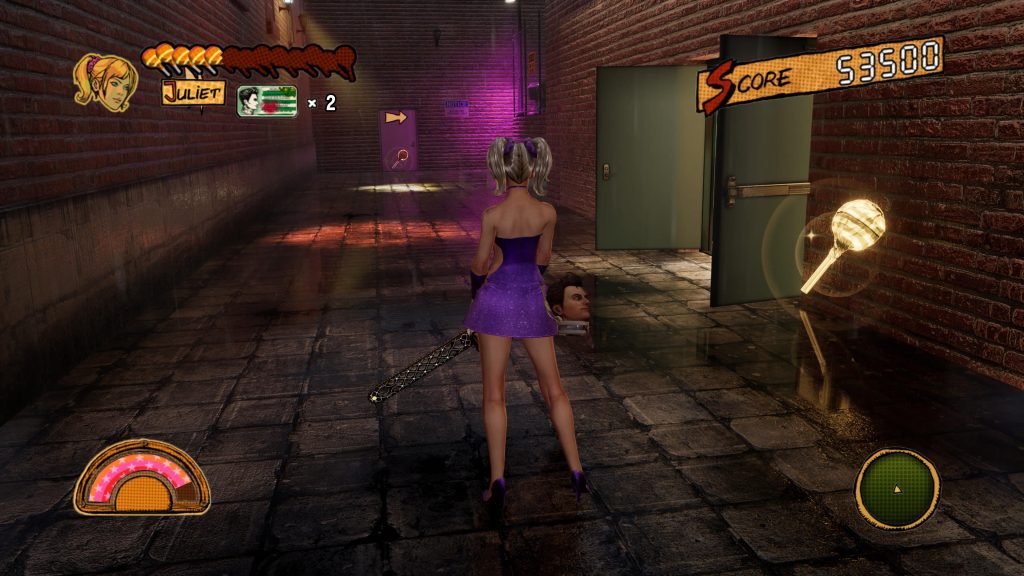Select the Juliet name tag
1024x576 pixels.
click(x=193, y=94)
